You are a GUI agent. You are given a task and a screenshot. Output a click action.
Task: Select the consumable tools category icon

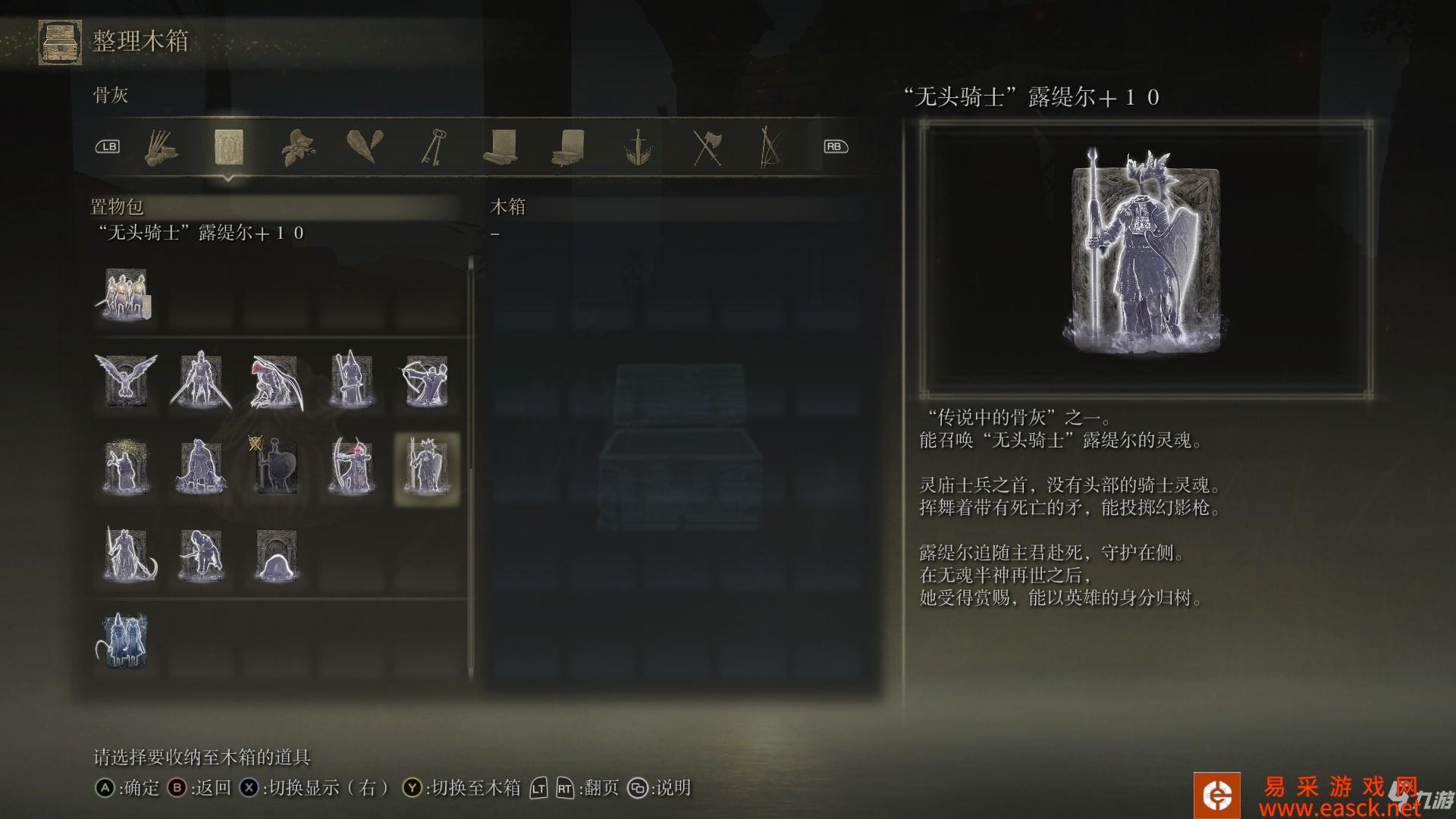point(159,148)
